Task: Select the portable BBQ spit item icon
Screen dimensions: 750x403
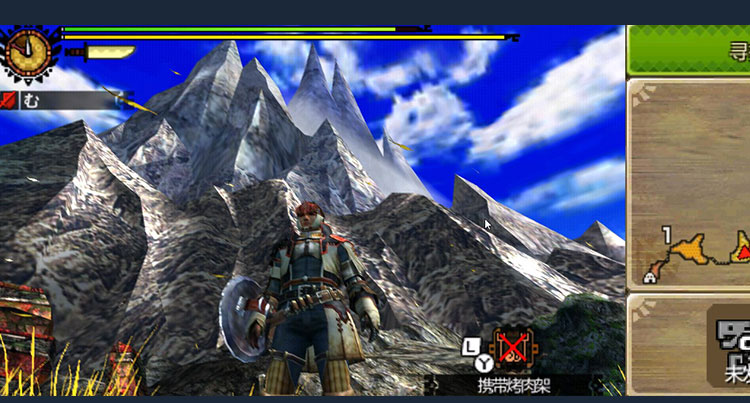Action: point(513,350)
